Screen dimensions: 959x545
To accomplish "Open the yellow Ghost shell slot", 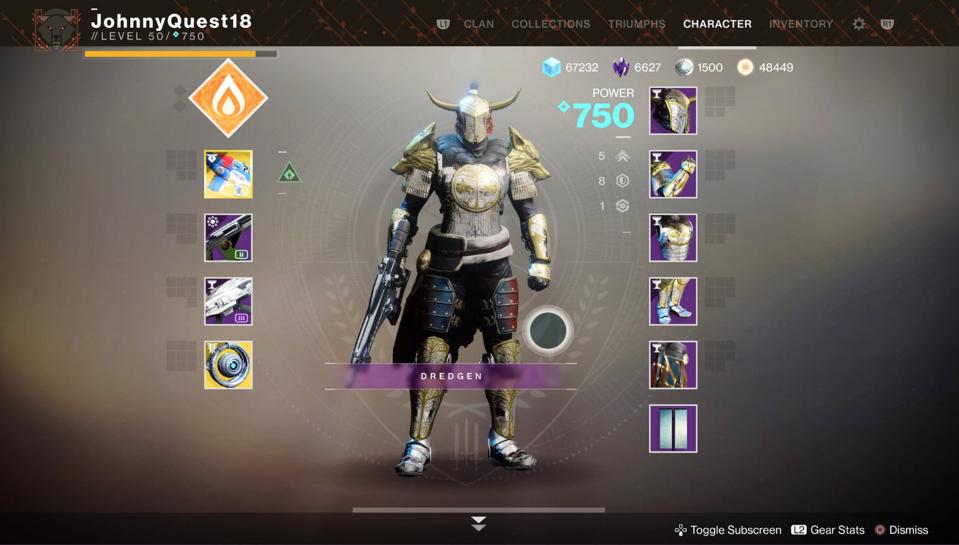I will pos(228,365).
